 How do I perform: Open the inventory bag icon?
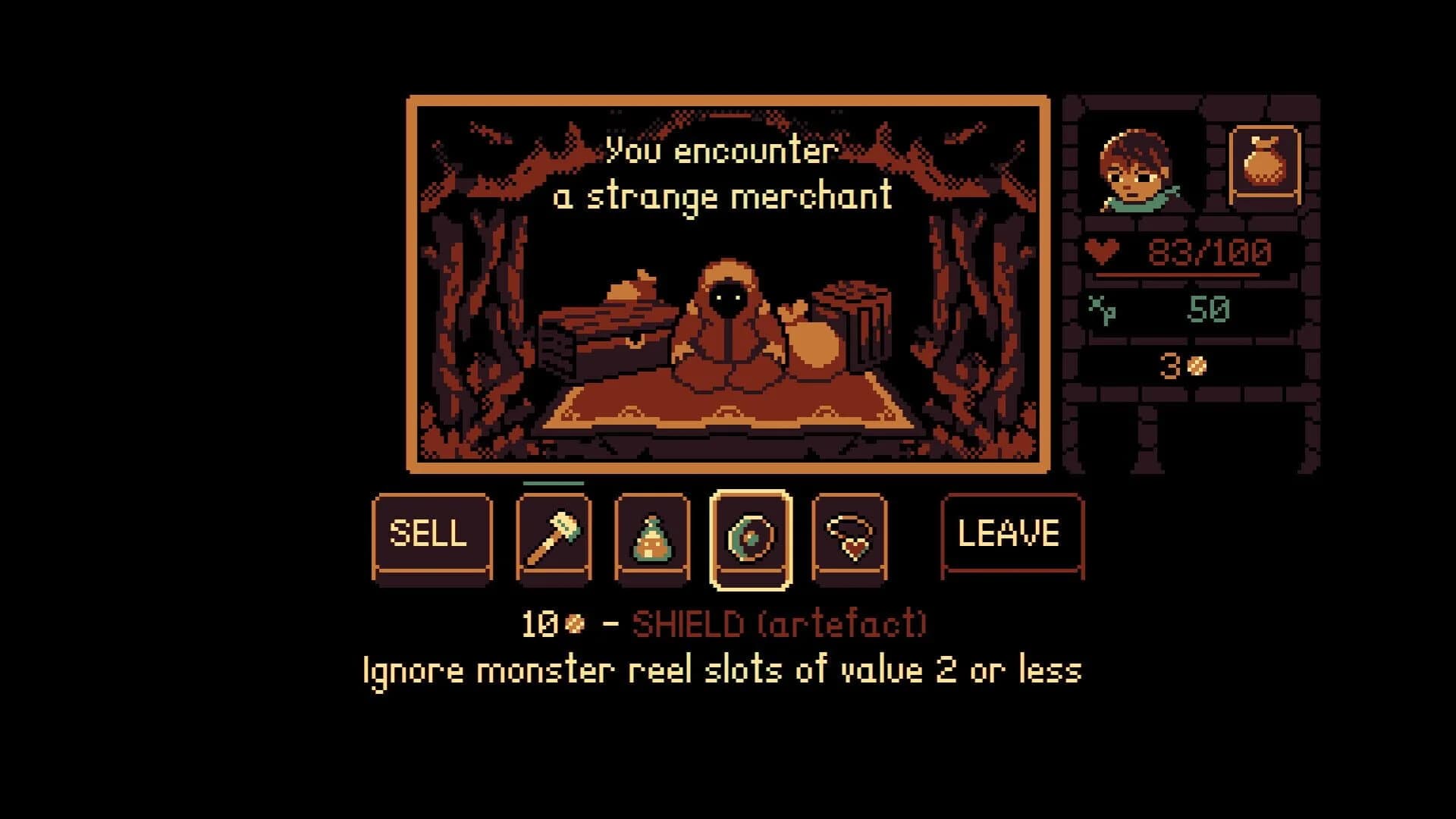pyautogui.click(x=1266, y=163)
